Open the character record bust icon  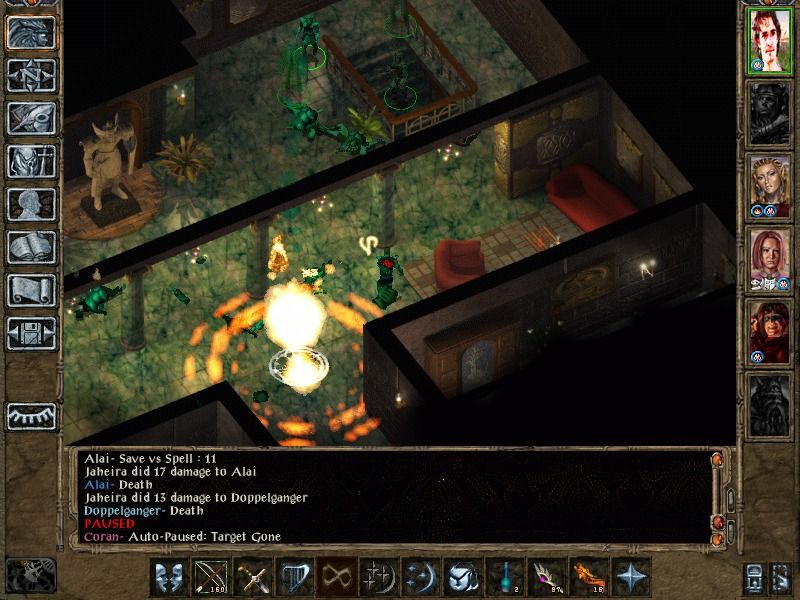click(x=31, y=204)
